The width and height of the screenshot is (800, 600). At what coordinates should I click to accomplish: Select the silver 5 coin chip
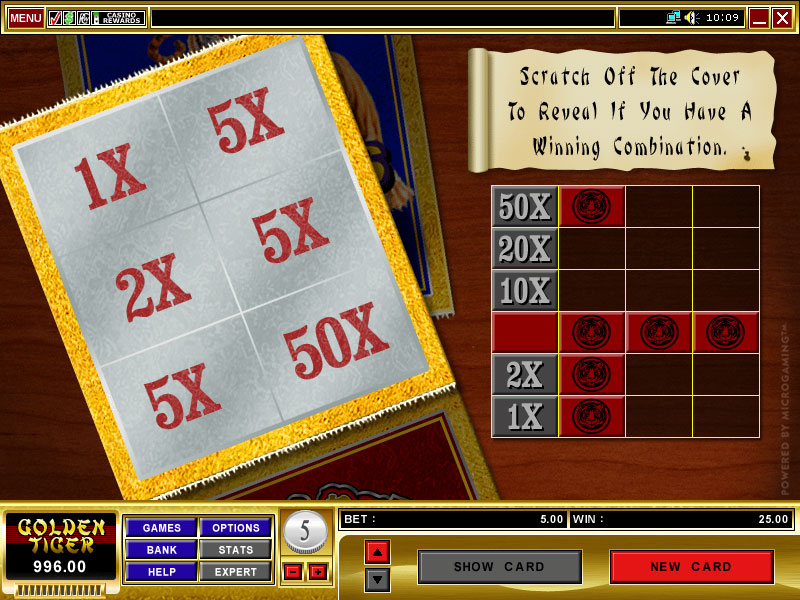pyautogui.click(x=305, y=531)
